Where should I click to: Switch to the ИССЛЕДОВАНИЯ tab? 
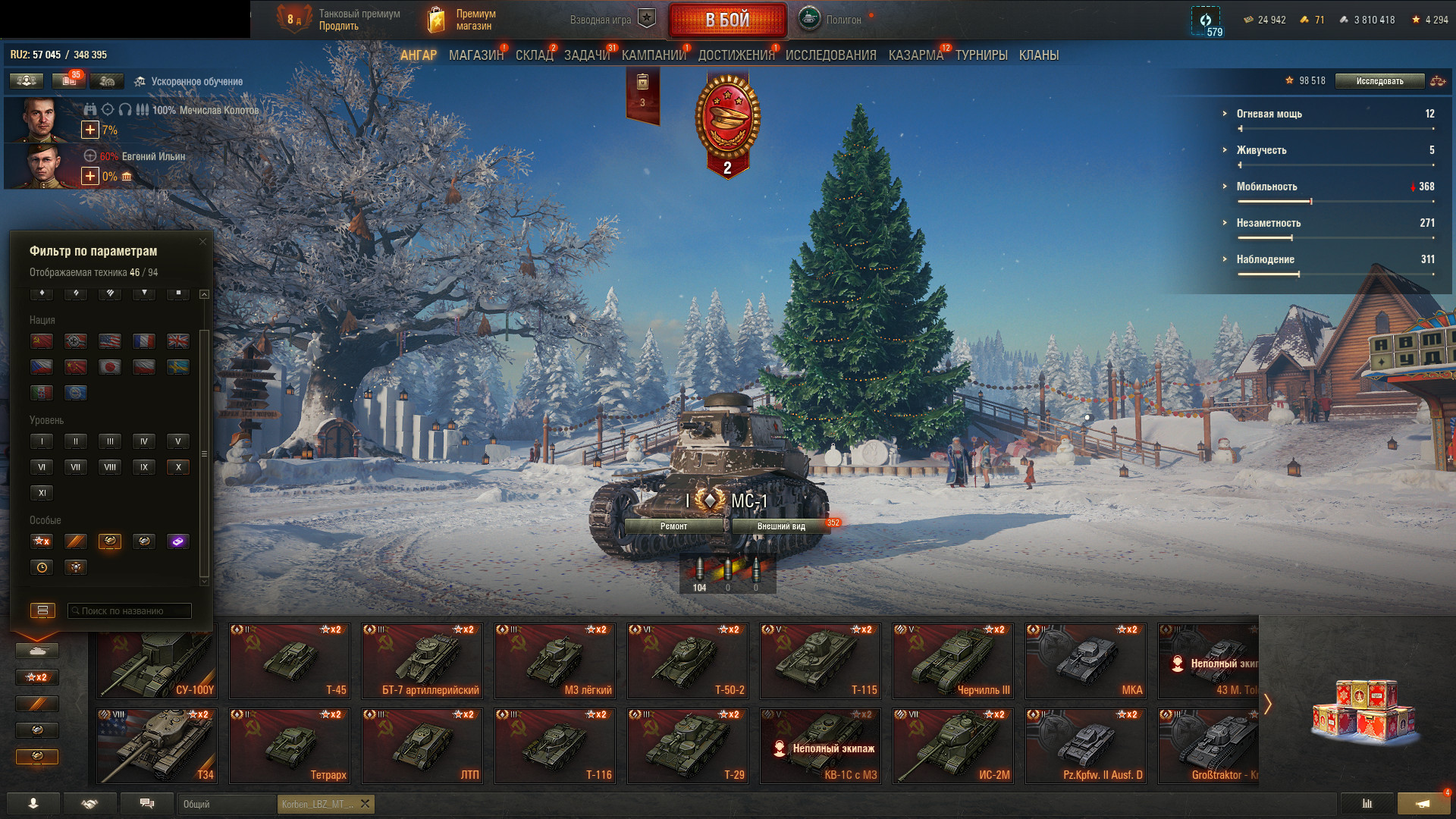(830, 55)
